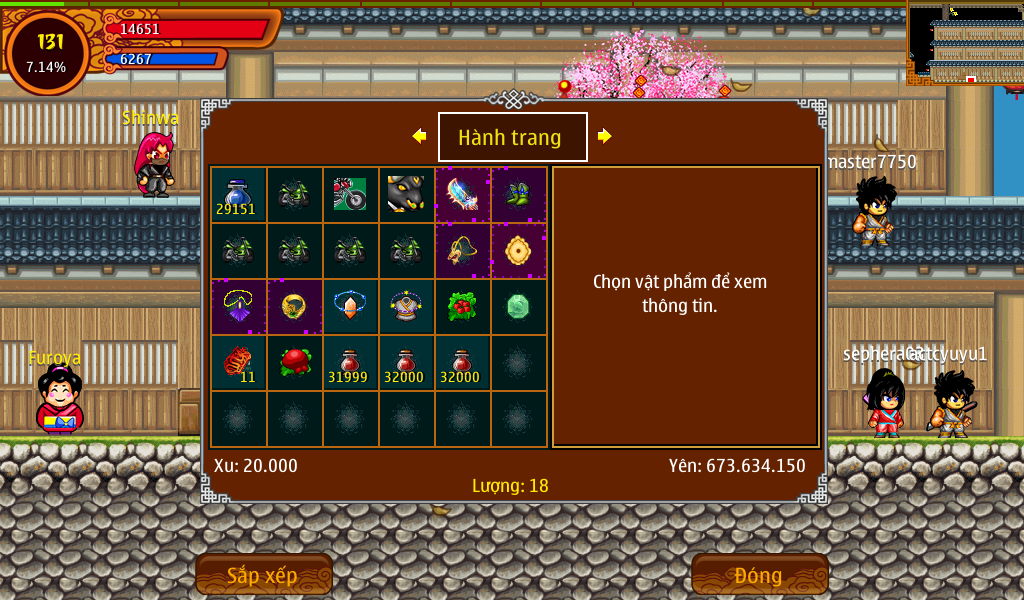Open the minimap in the top-right corner
The height and width of the screenshot is (600, 1024).
[x=966, y=44]
